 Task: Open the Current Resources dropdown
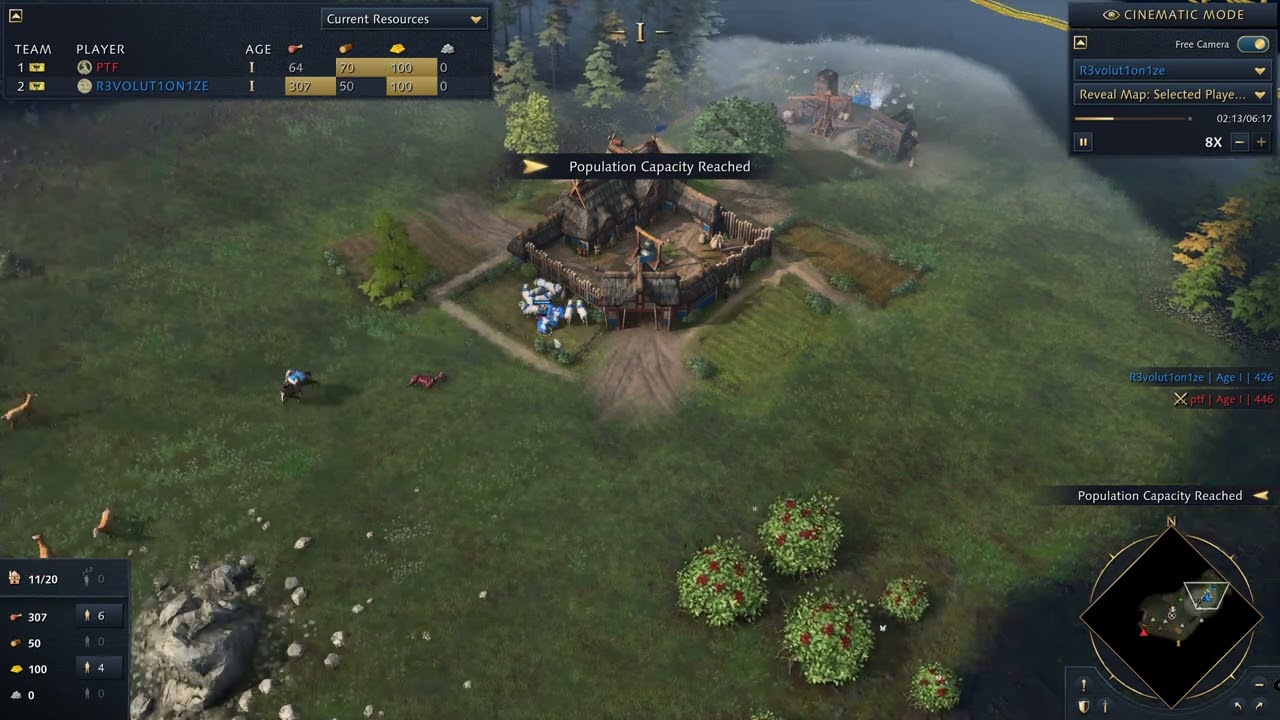(x=404, y=19)
